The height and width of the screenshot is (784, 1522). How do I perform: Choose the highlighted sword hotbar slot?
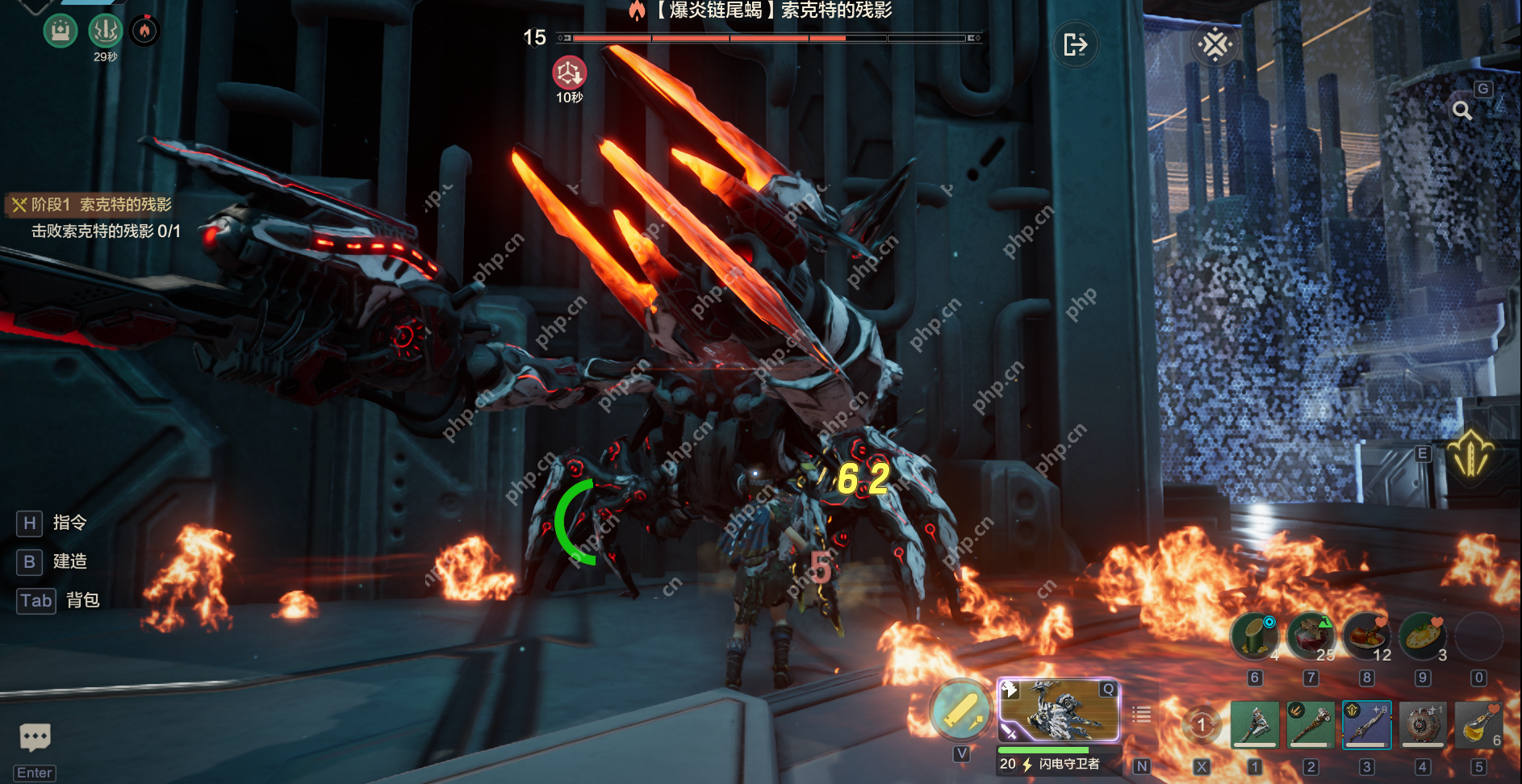[1366, 724]
